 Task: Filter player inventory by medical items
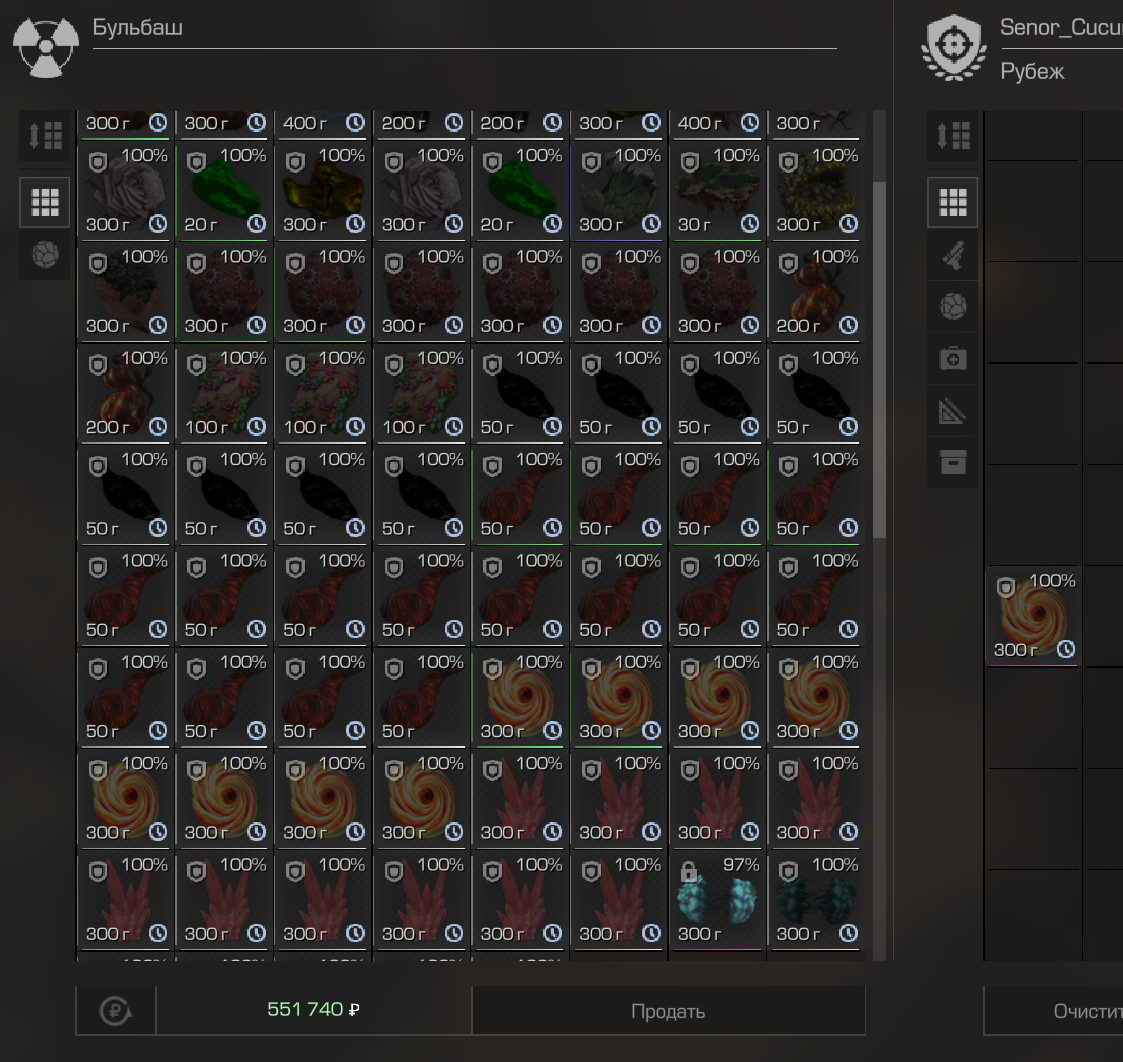point(953,359)
